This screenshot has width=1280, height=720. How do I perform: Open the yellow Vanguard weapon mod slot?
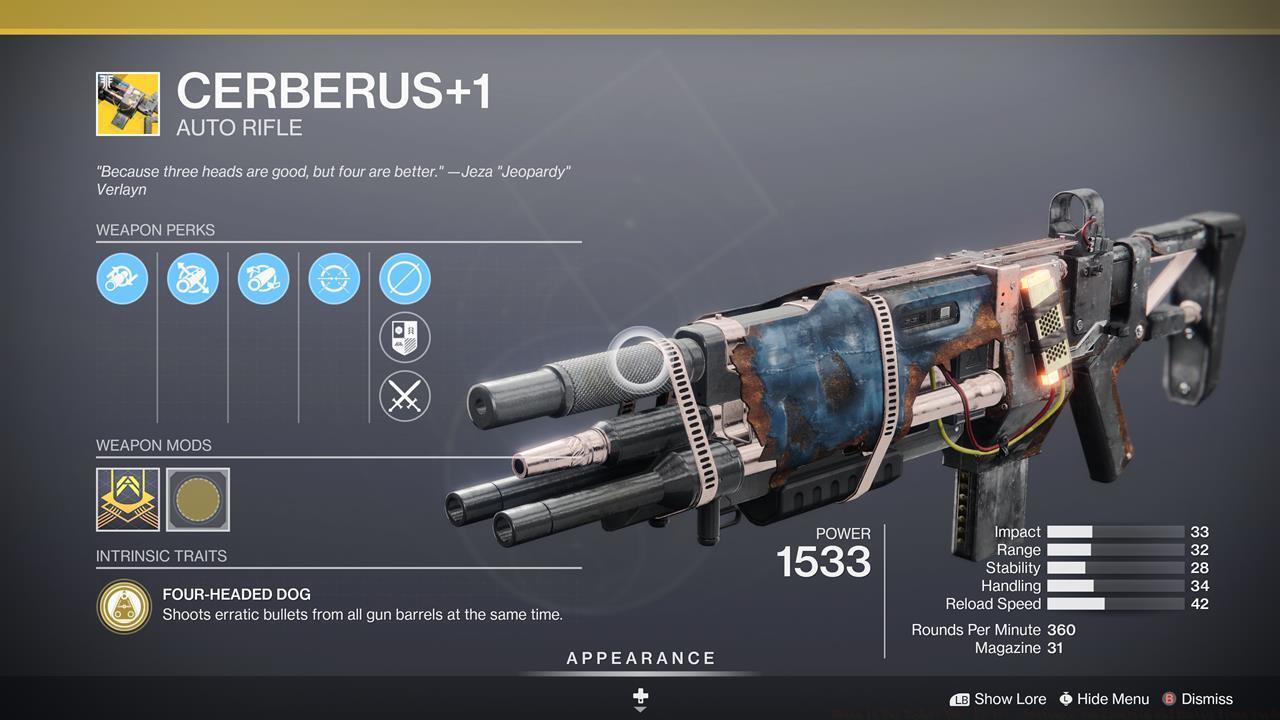pos(127,499)
